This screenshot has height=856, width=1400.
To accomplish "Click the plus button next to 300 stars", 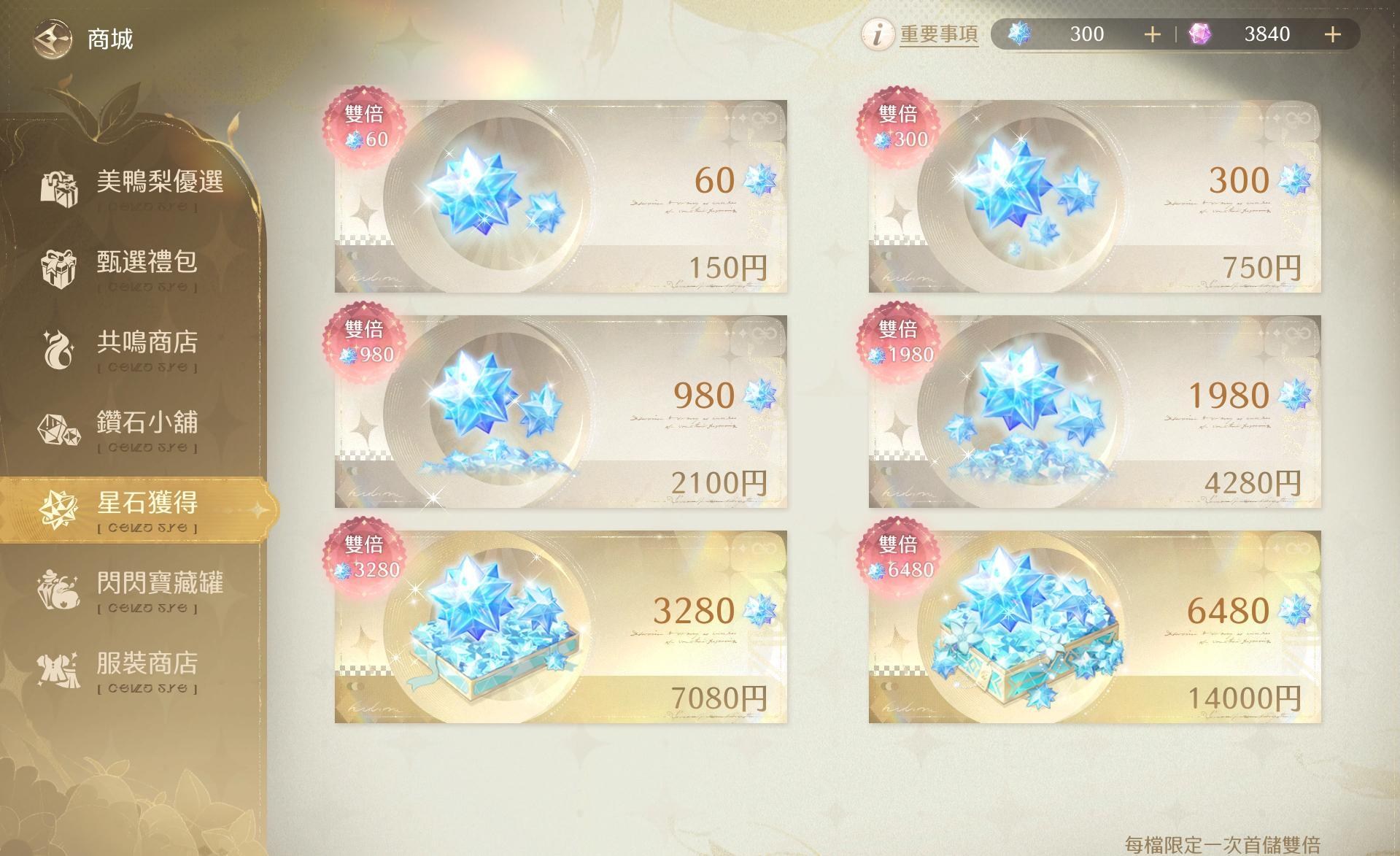I will pos(1151,34).
